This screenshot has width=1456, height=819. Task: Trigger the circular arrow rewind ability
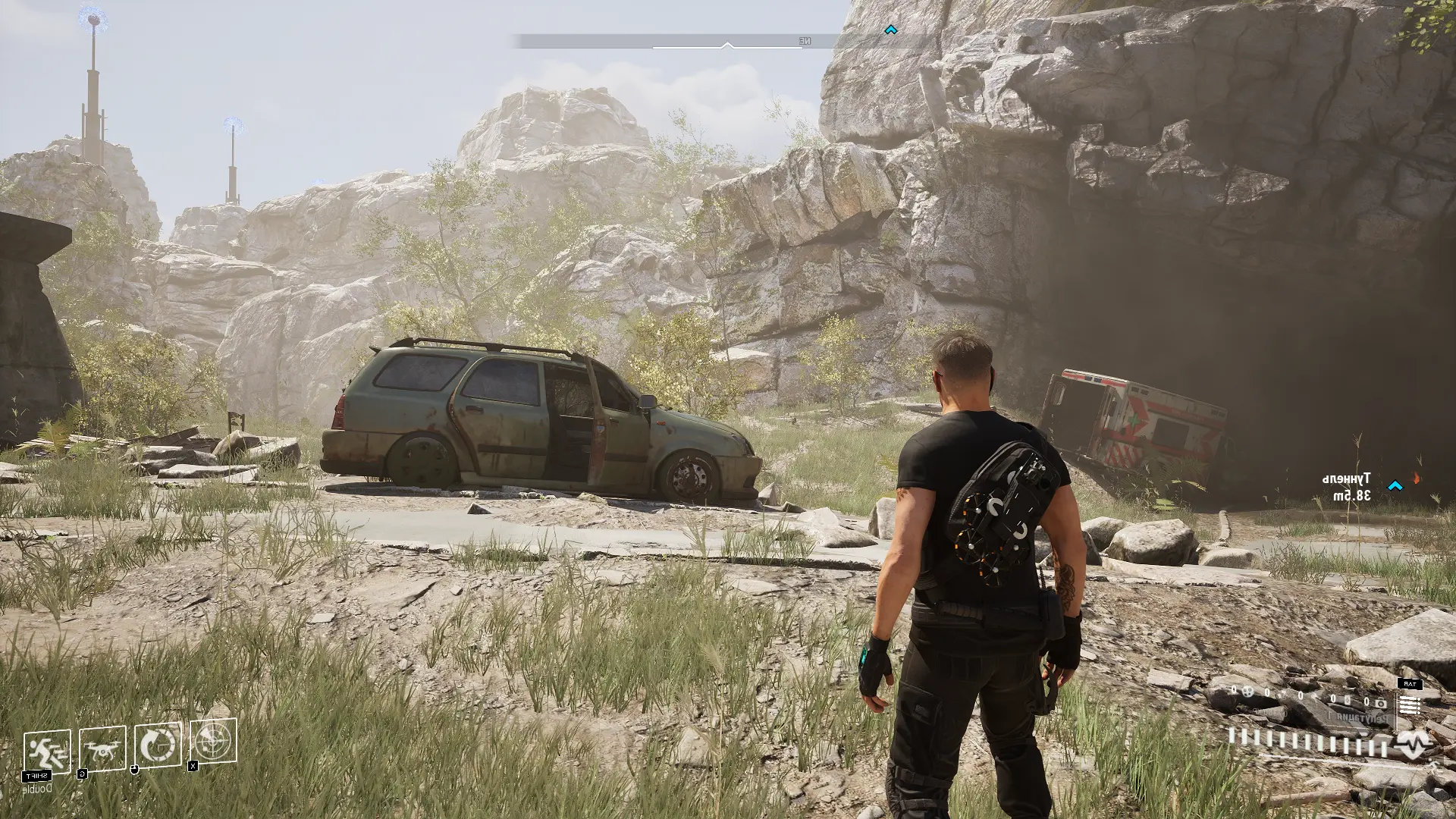tap(158, 745)
